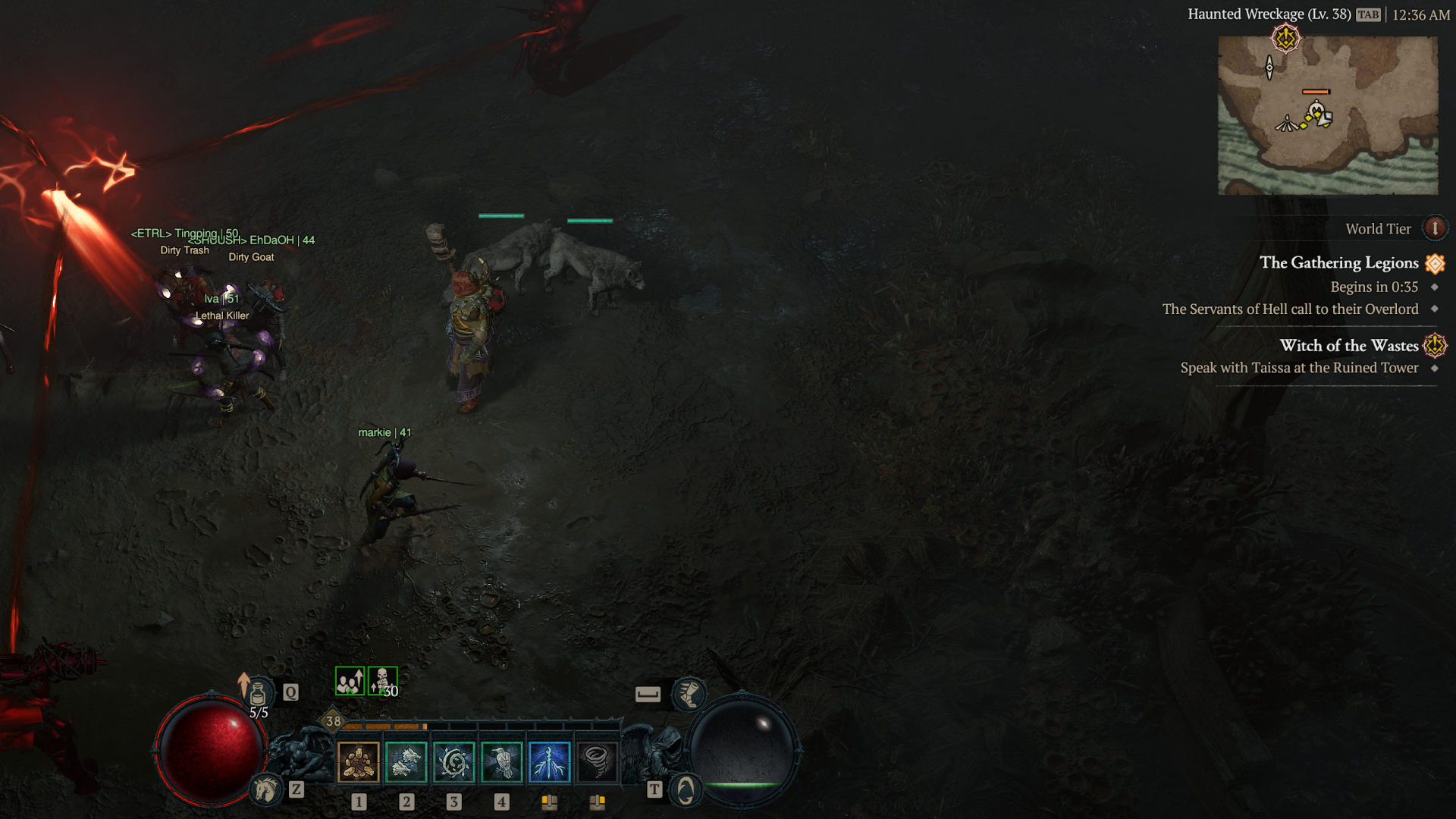Activate the bladed disc skill in slot 3
The width and height of the screenshot is (1456, 819).
453,763
